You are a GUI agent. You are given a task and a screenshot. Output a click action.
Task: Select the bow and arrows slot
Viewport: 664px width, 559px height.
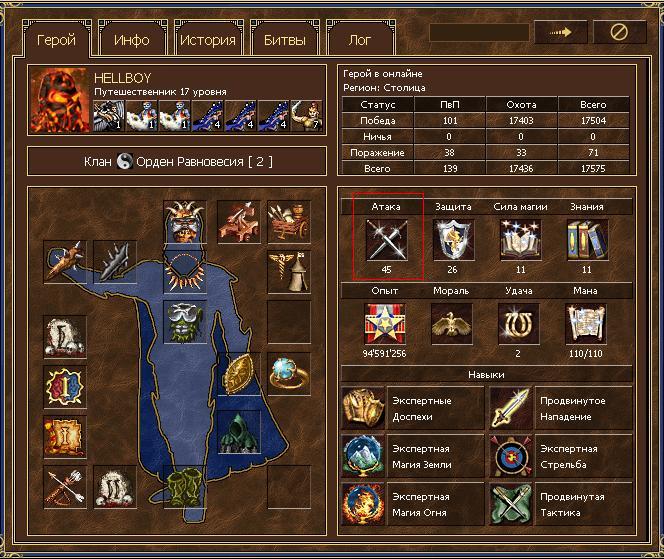(64, 488)
